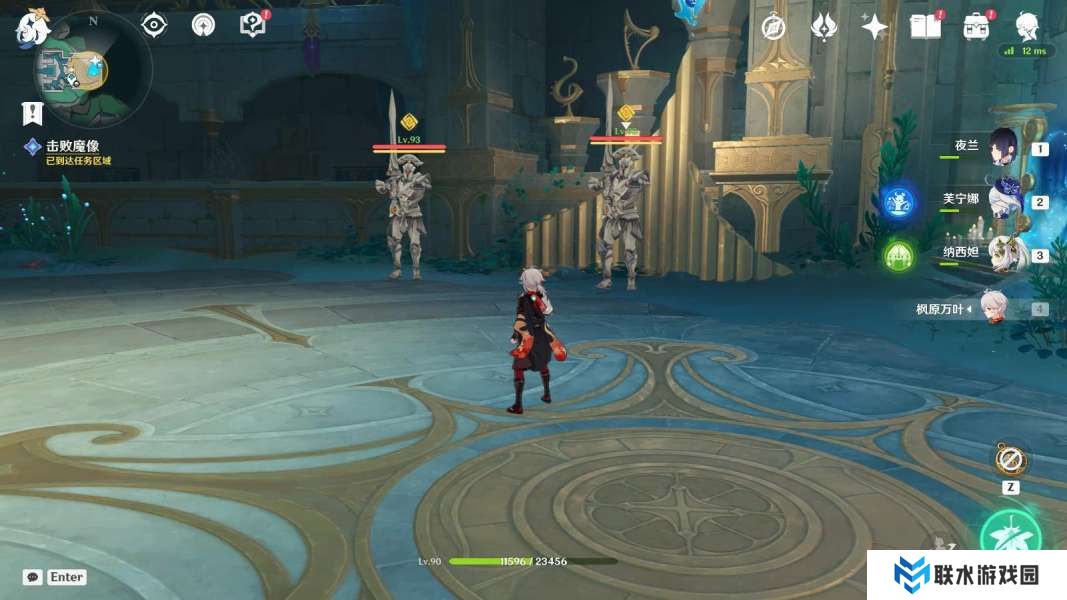Trigger the blue burst icon beside 芙宁娜

[x=899, y=203]
